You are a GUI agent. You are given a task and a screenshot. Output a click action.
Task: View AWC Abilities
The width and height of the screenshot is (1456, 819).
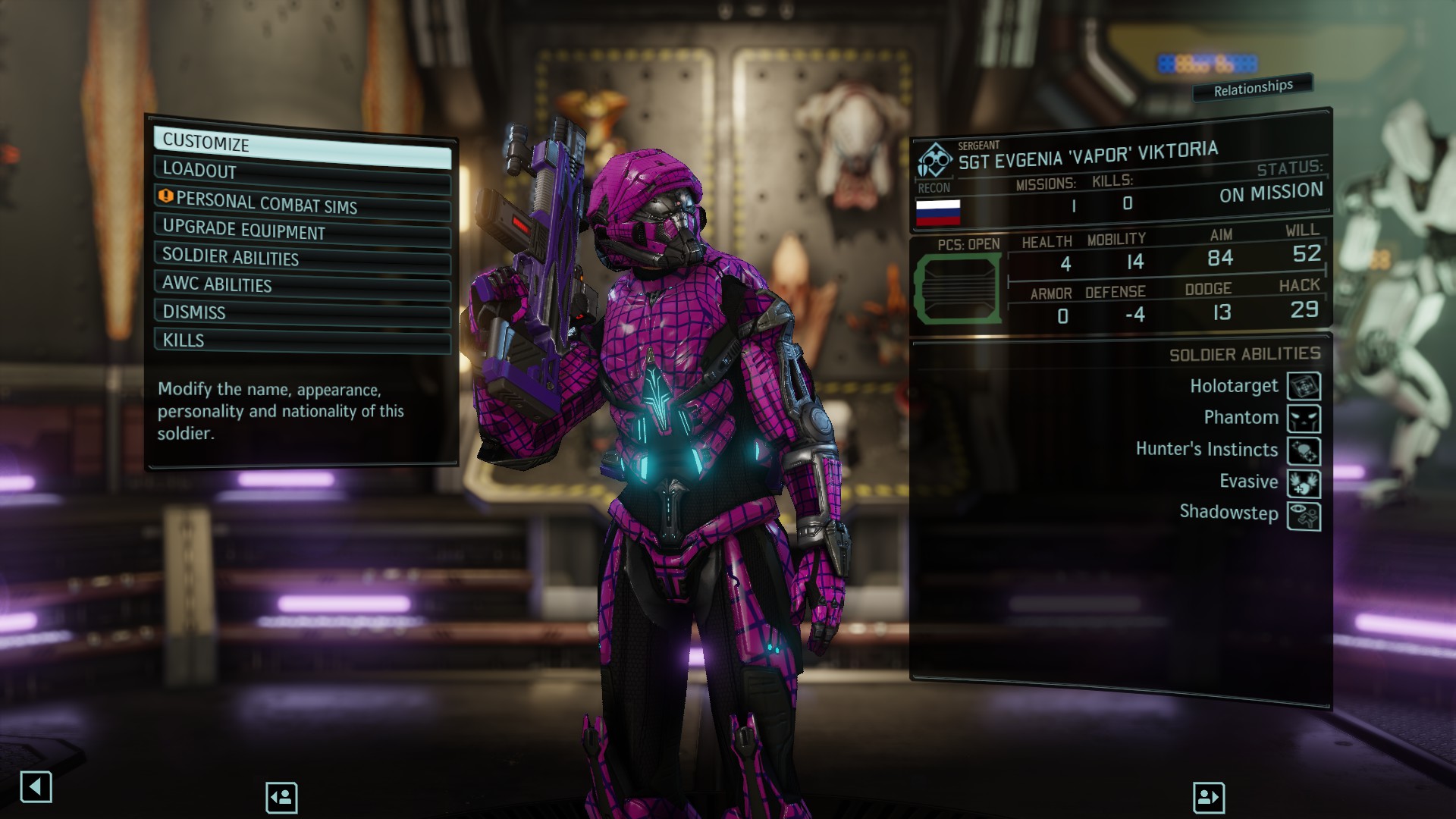click(x=302, y=285)
